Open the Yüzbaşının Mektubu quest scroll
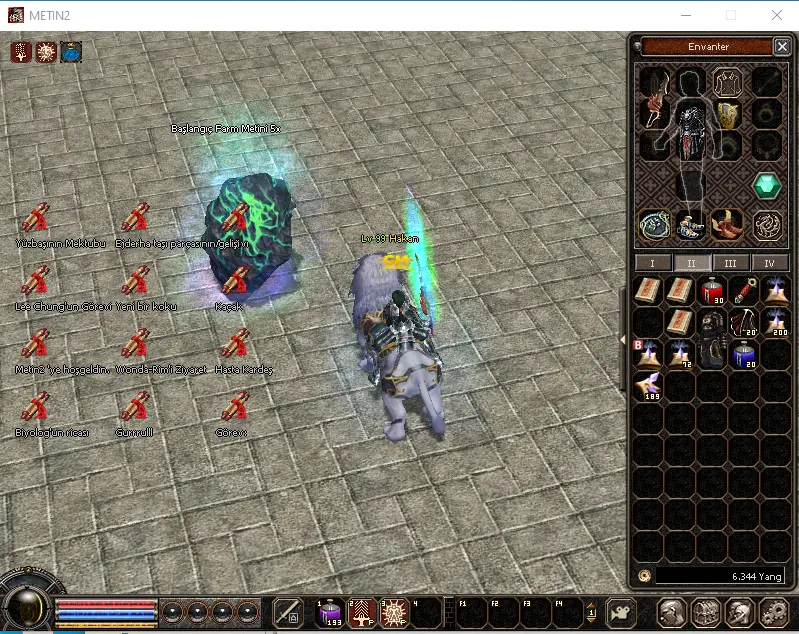The image size is (799, 634). [x=36, y=219]
